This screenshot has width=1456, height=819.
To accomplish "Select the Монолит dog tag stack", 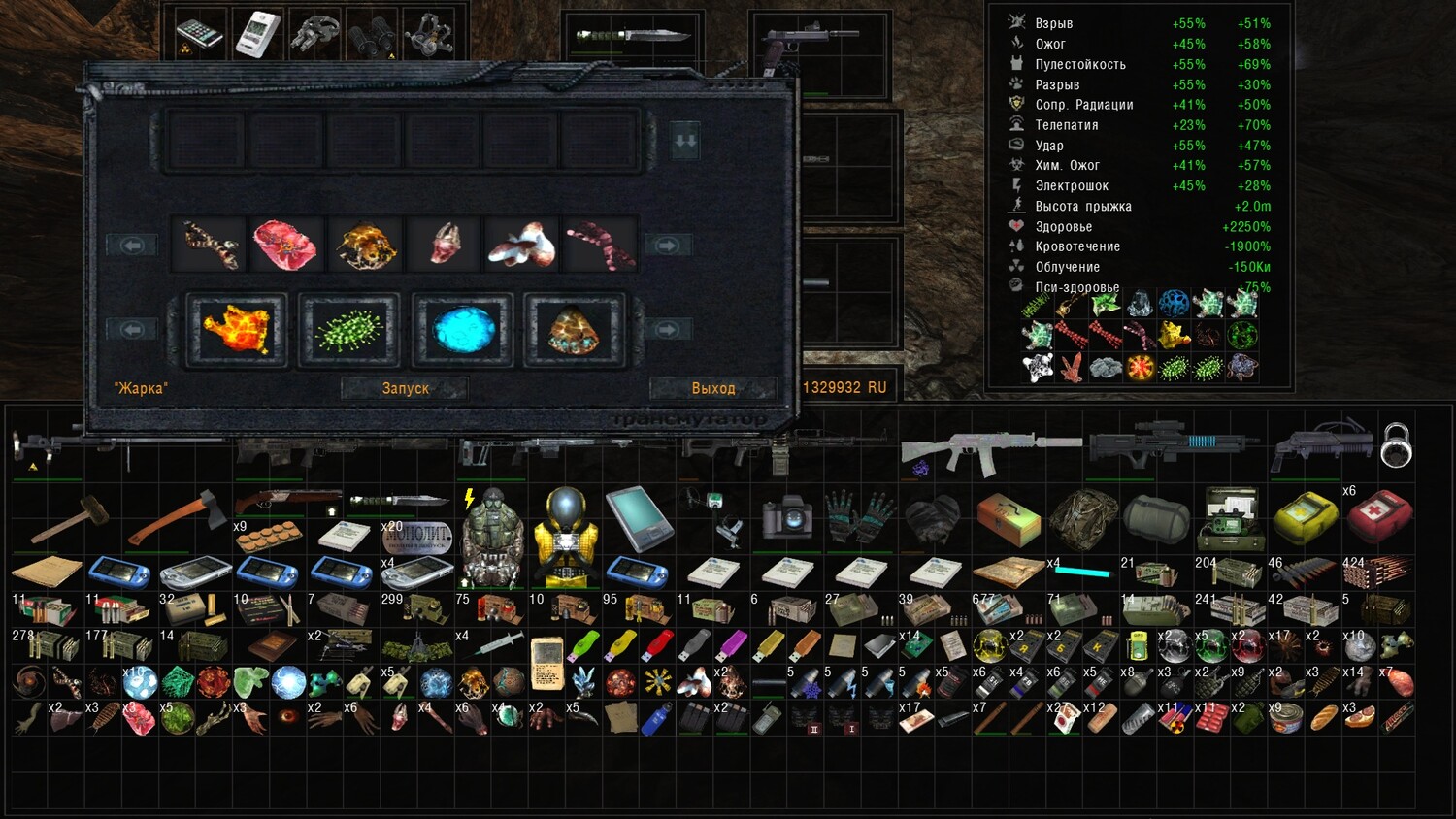I will pyautogui.click(x=416, y=535).
